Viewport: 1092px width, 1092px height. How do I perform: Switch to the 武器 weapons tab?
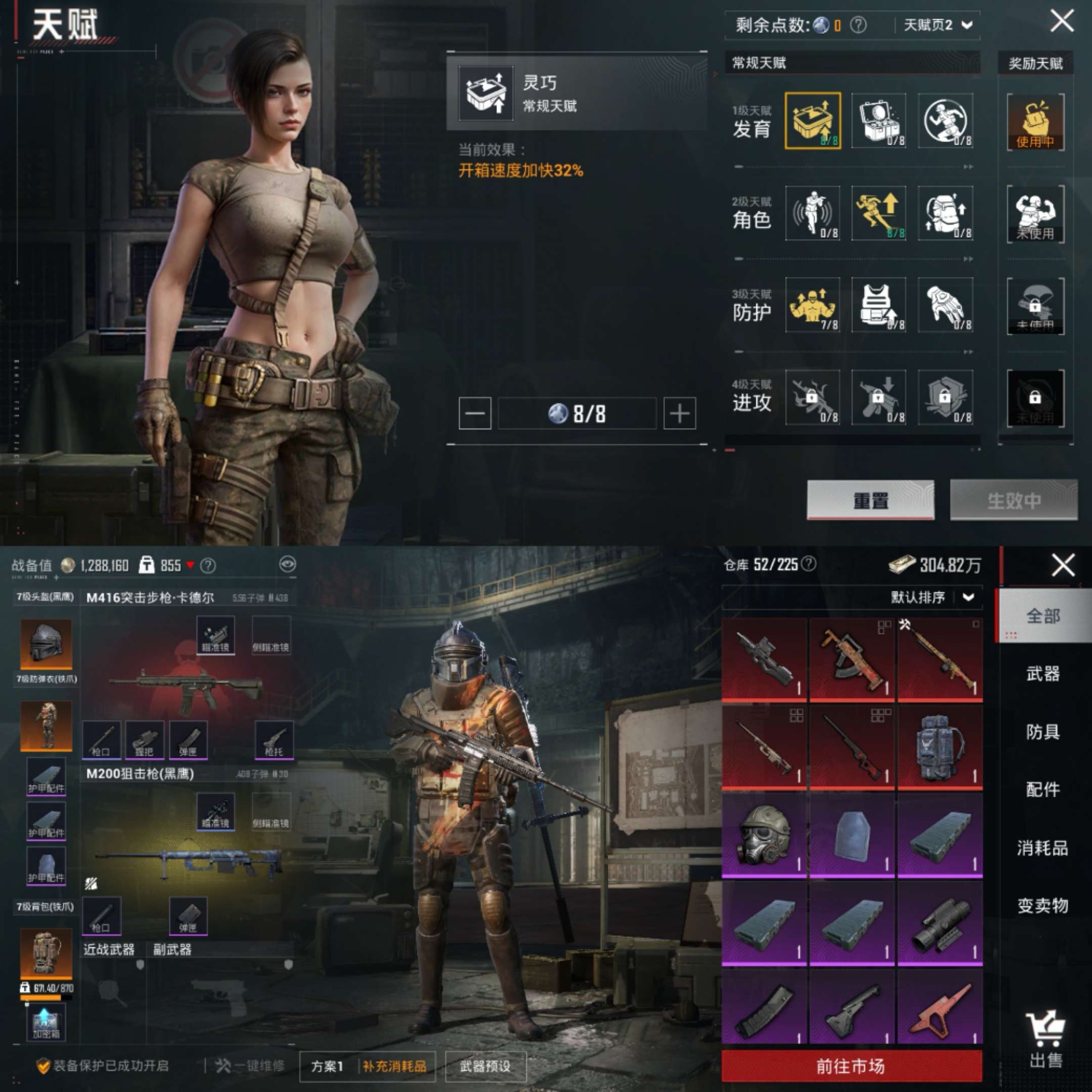[x=1042, y=674]
